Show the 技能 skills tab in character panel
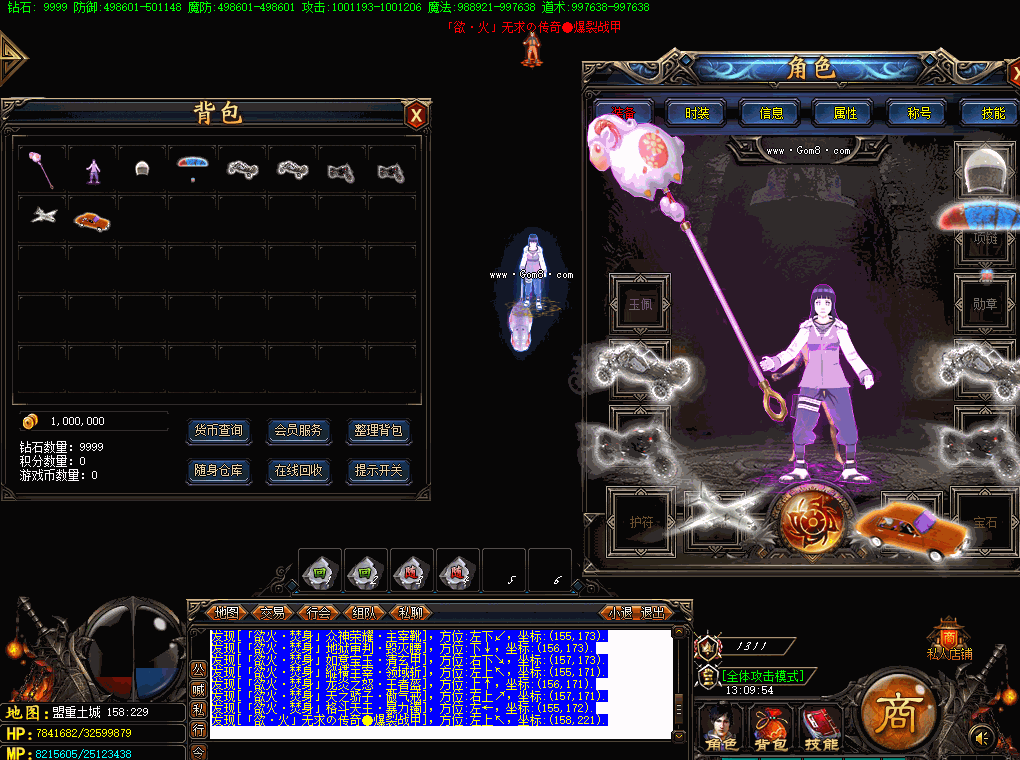The width and height of the screenshot is (1020, 760). (x=992, y=114)
